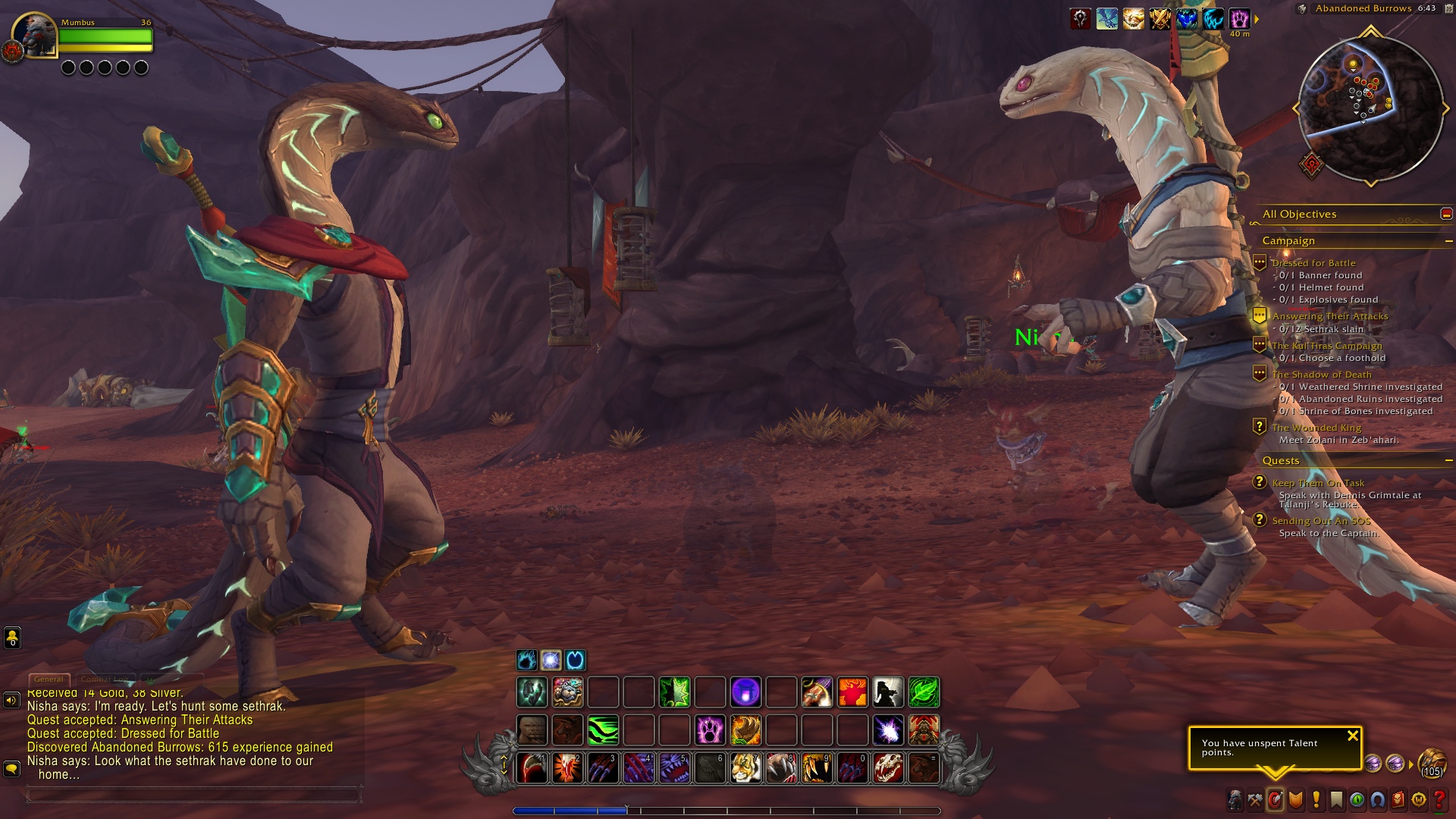1456x819 pixels.
Task: Open the Keep Them On Task quest
Action: [x=1318, y=483]
